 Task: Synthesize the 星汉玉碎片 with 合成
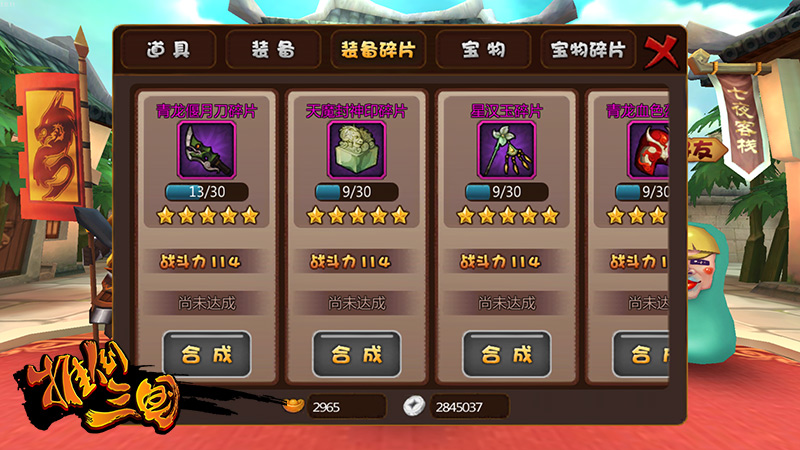click(x=506, y=353)
